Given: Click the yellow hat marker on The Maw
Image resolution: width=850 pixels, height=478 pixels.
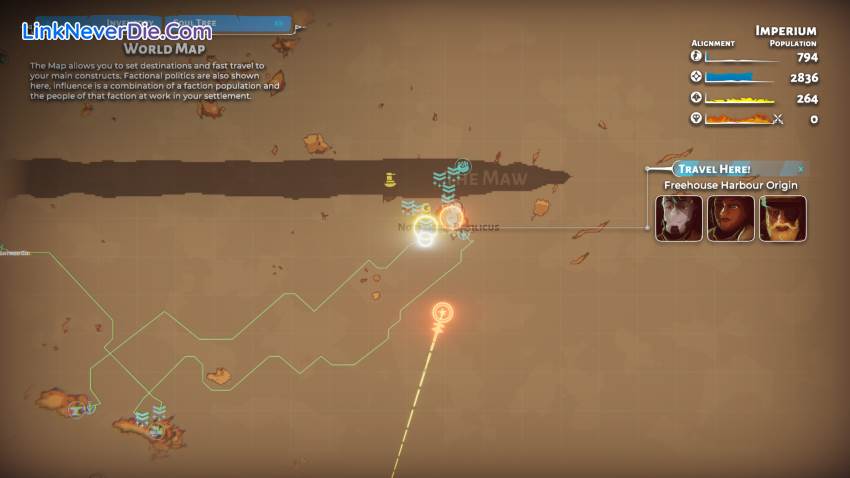Looking at the screenshot, I should tap(391, 180).
